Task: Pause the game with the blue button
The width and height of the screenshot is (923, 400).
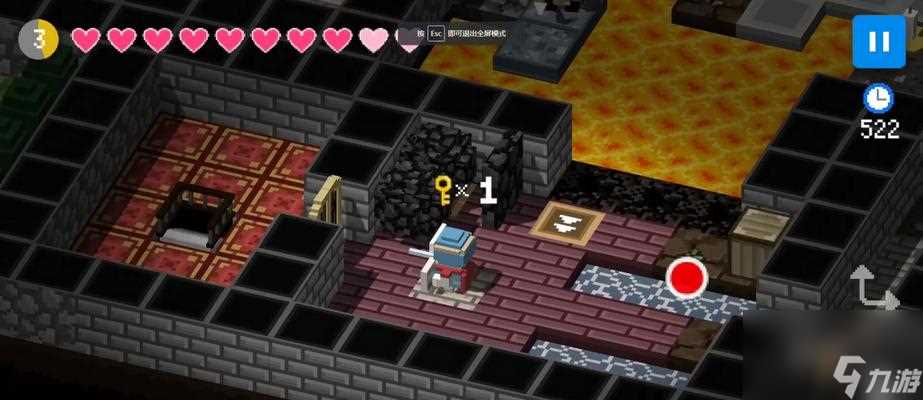Action: coord(878,42)
